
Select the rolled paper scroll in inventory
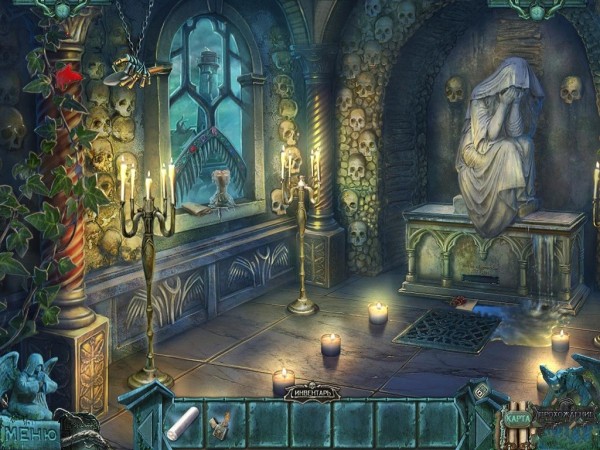pyautogui.click(x=182, y=424)
